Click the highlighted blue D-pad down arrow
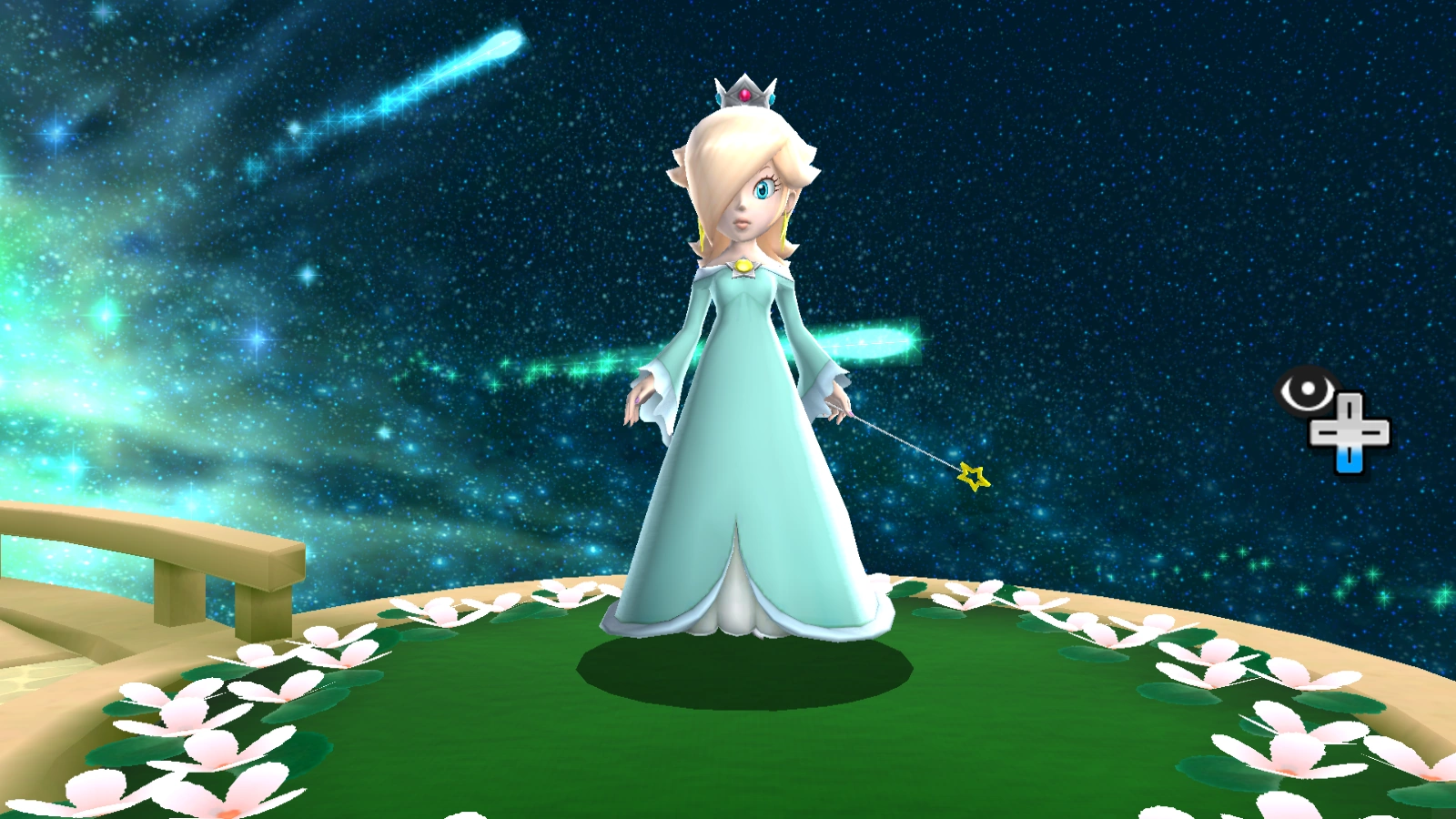1456x819 pixels. click(x=1348, y=460)
